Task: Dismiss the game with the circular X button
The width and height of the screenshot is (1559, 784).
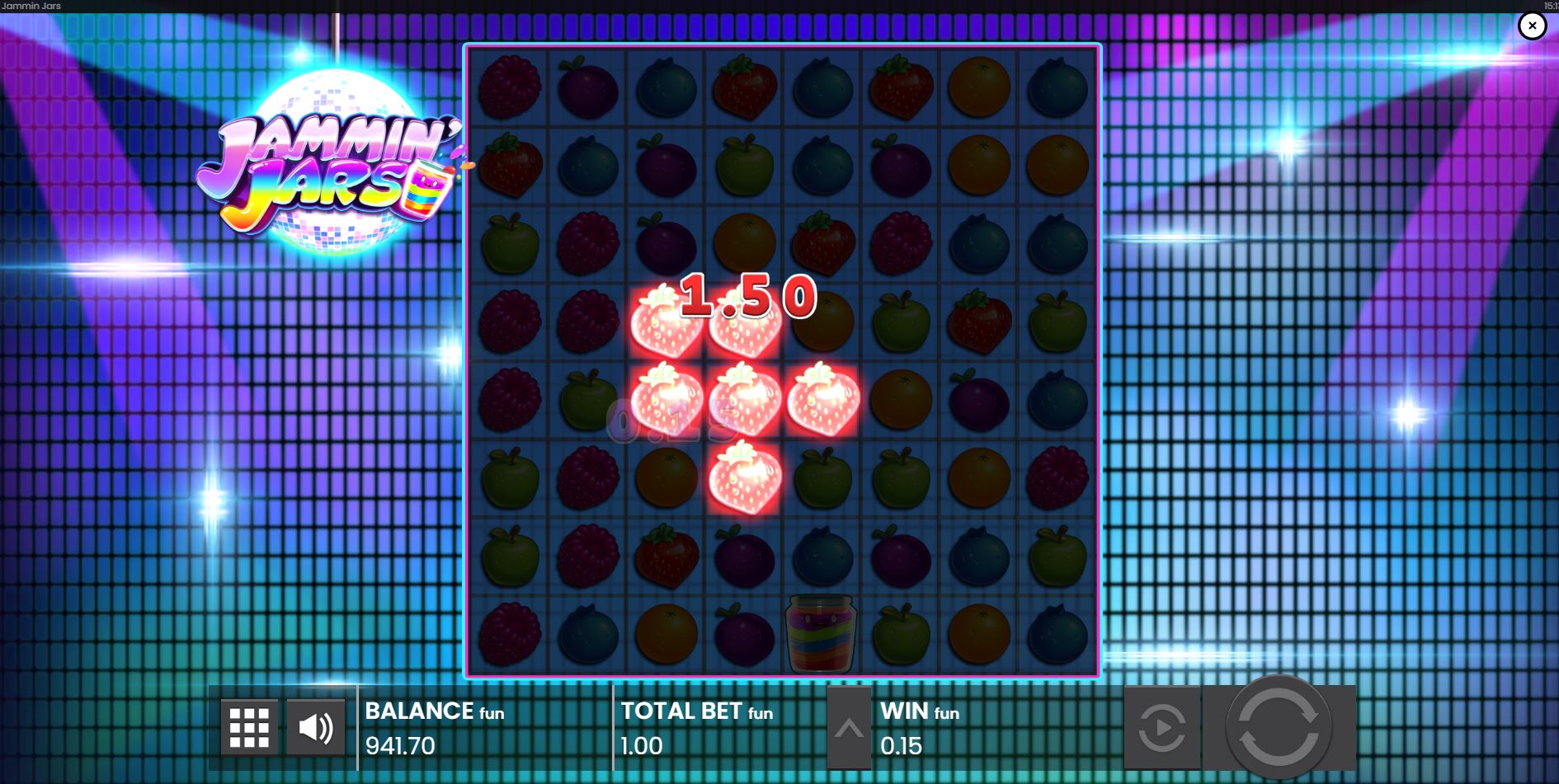Action: 1532,26
